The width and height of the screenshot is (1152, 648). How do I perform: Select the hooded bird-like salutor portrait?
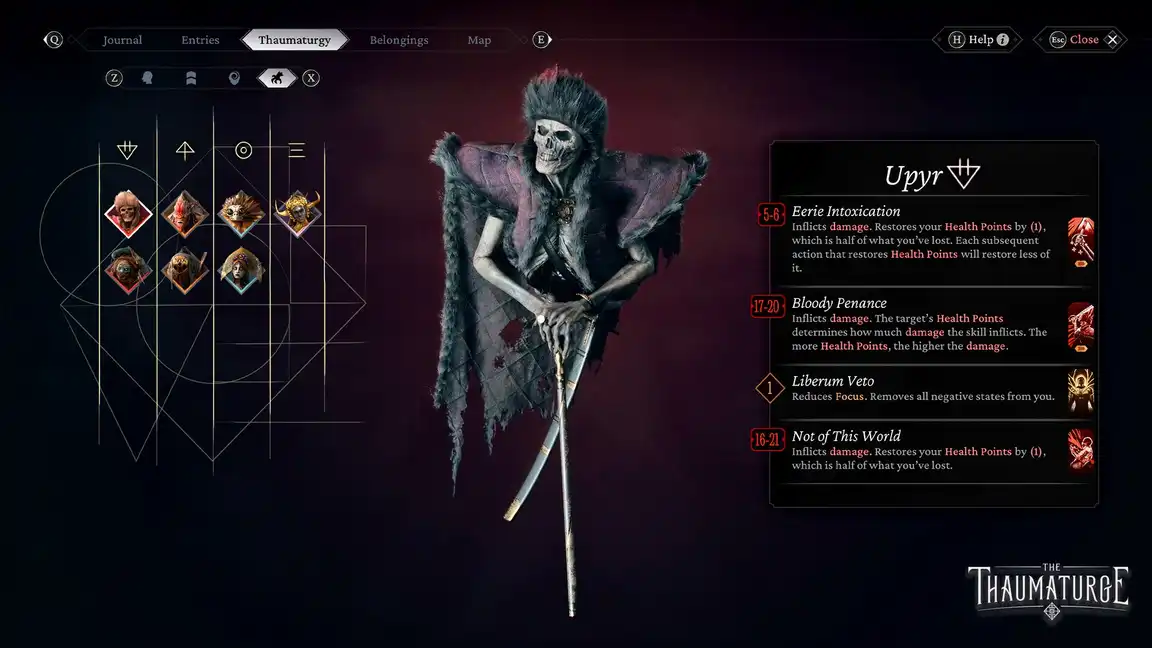pos(185,270)
